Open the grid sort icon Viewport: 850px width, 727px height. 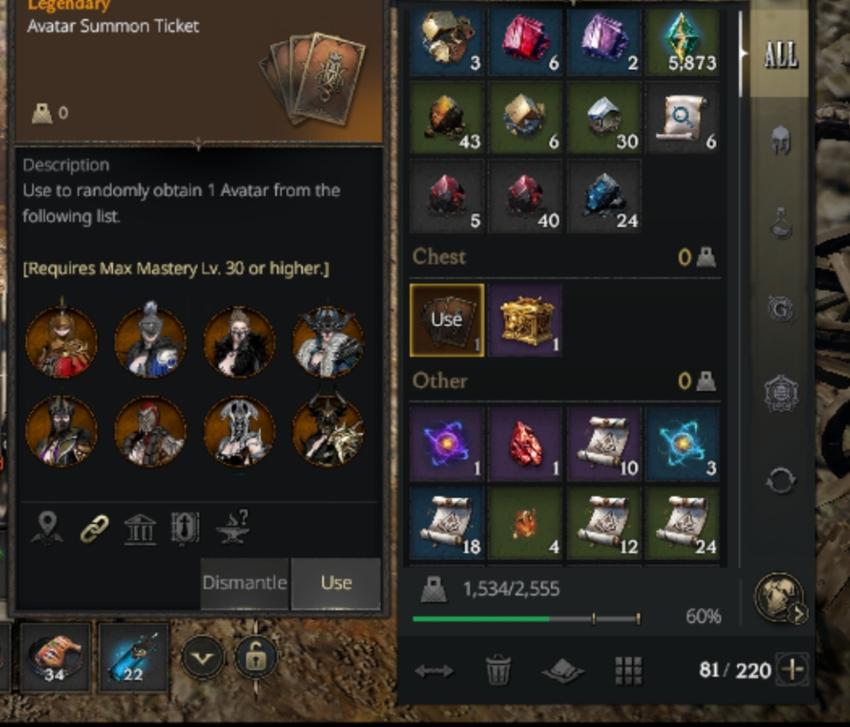tap(628, 670)
